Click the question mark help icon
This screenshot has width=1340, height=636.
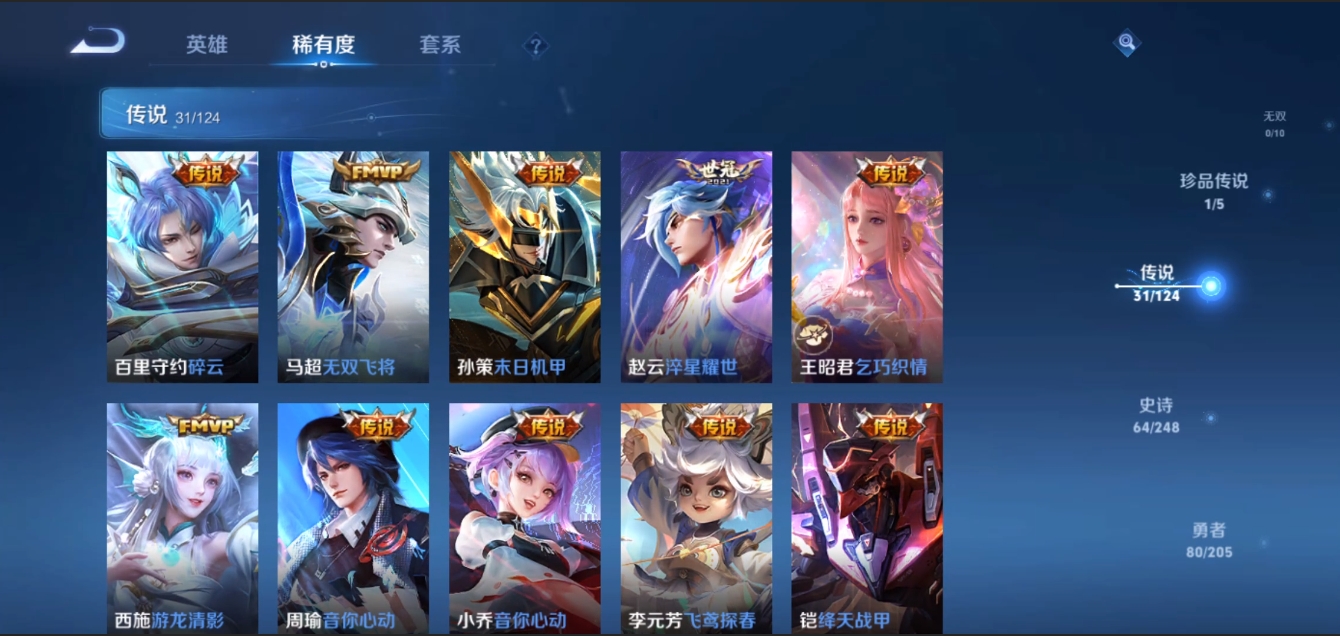[x=536, y=45]
